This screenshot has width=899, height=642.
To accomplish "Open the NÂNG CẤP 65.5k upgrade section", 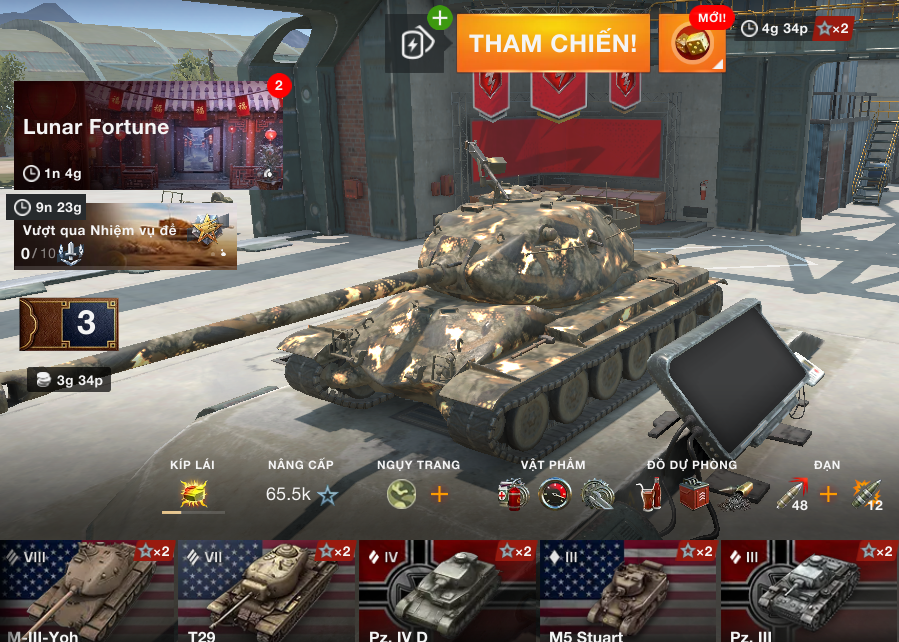I will 301,493.
